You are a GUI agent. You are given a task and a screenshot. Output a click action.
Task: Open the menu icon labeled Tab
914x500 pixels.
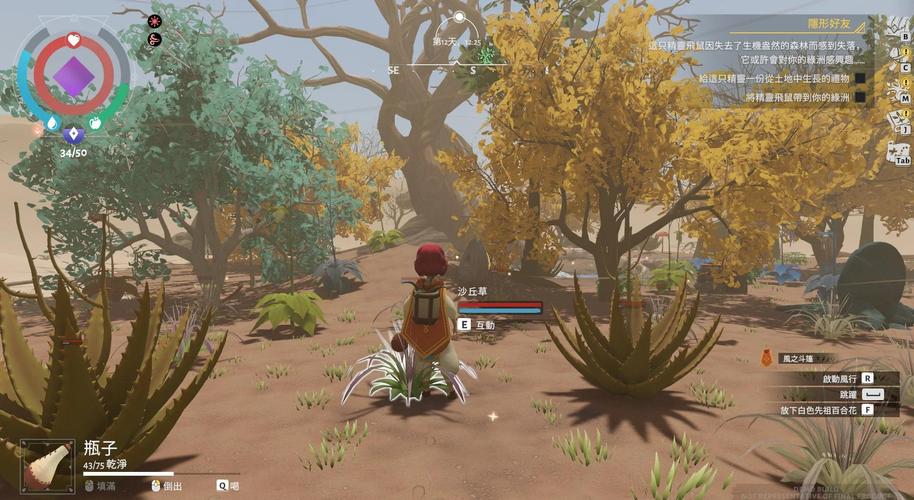point(898,153)
